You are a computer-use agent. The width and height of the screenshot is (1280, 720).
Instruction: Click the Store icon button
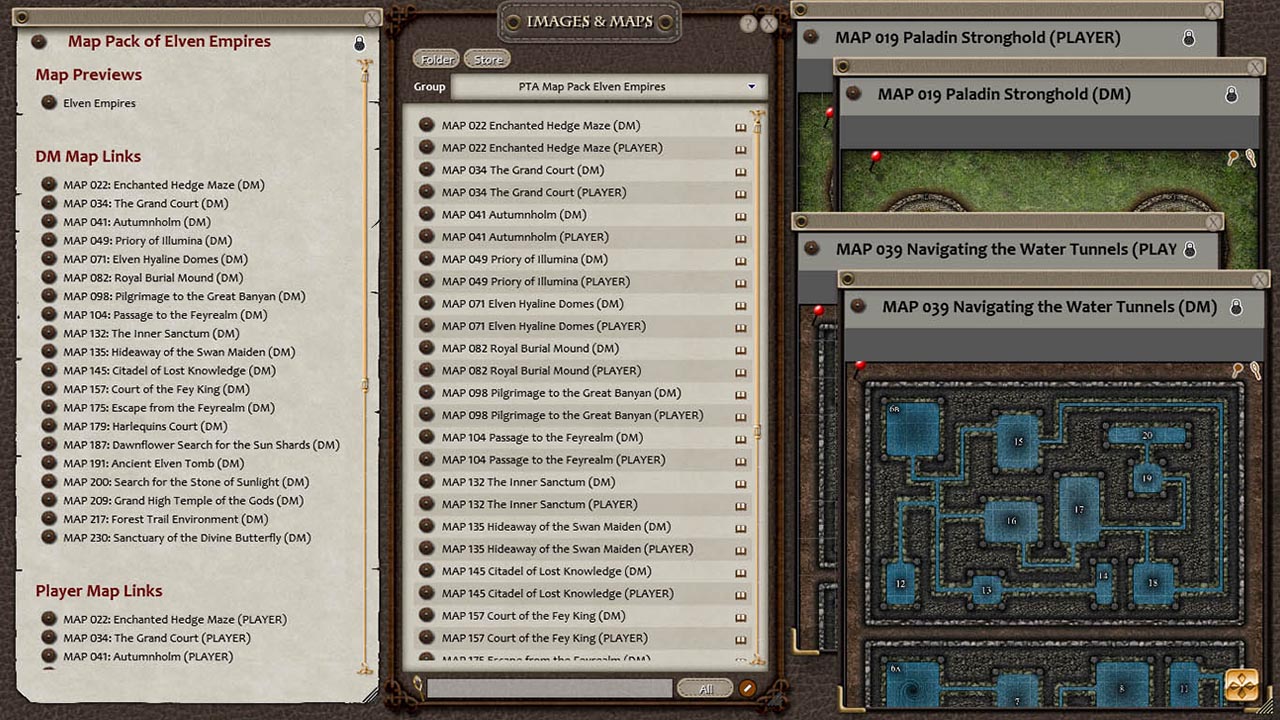click(x=487, y=59)
